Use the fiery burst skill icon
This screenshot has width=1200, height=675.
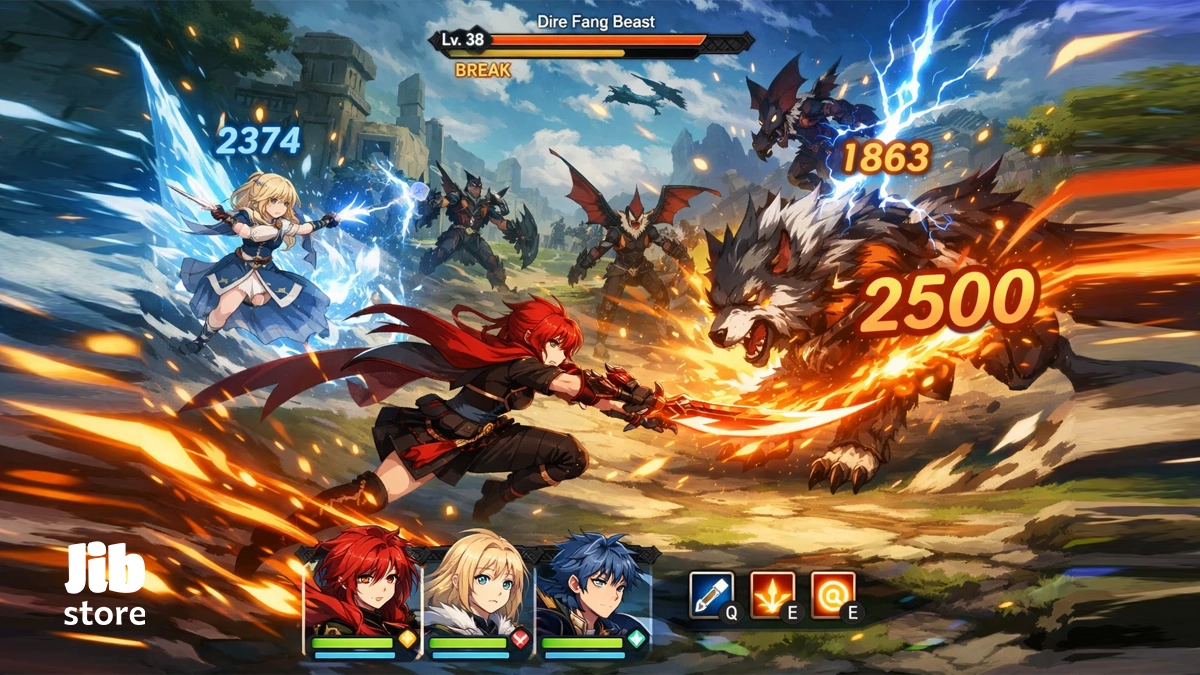pyautogui.click(x=772, y=594)
